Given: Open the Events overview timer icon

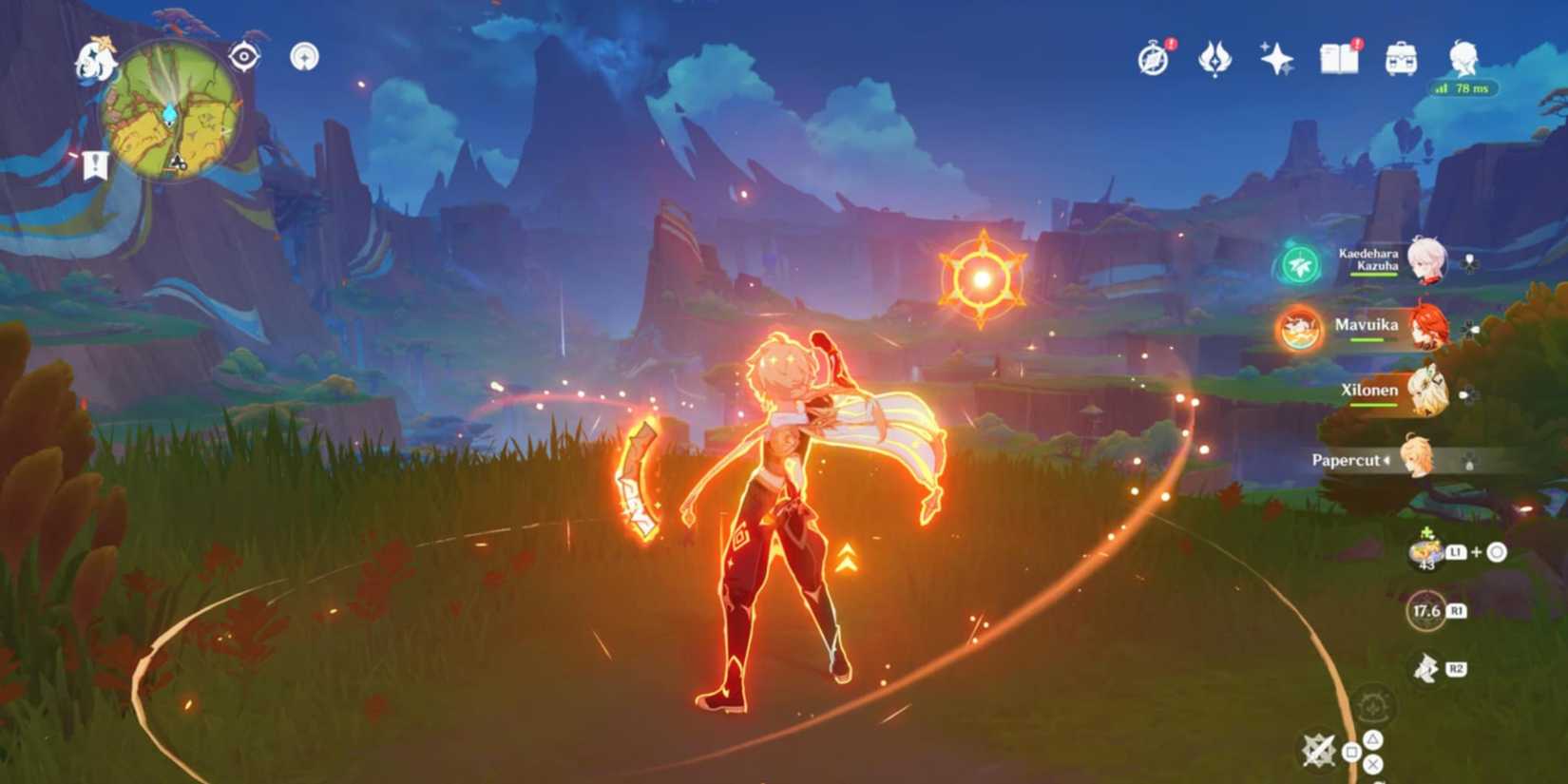Looking at the screenshot, I should [1153, 57].
